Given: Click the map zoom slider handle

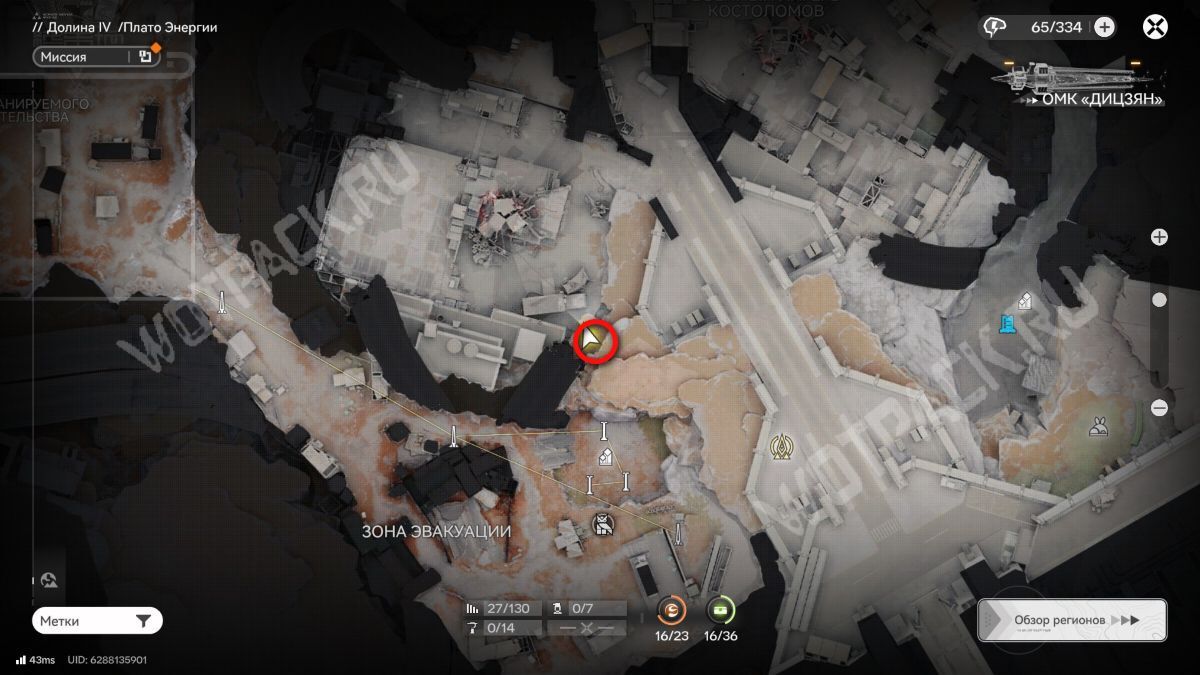Looking at the screenshot, I should point(1159,300).
